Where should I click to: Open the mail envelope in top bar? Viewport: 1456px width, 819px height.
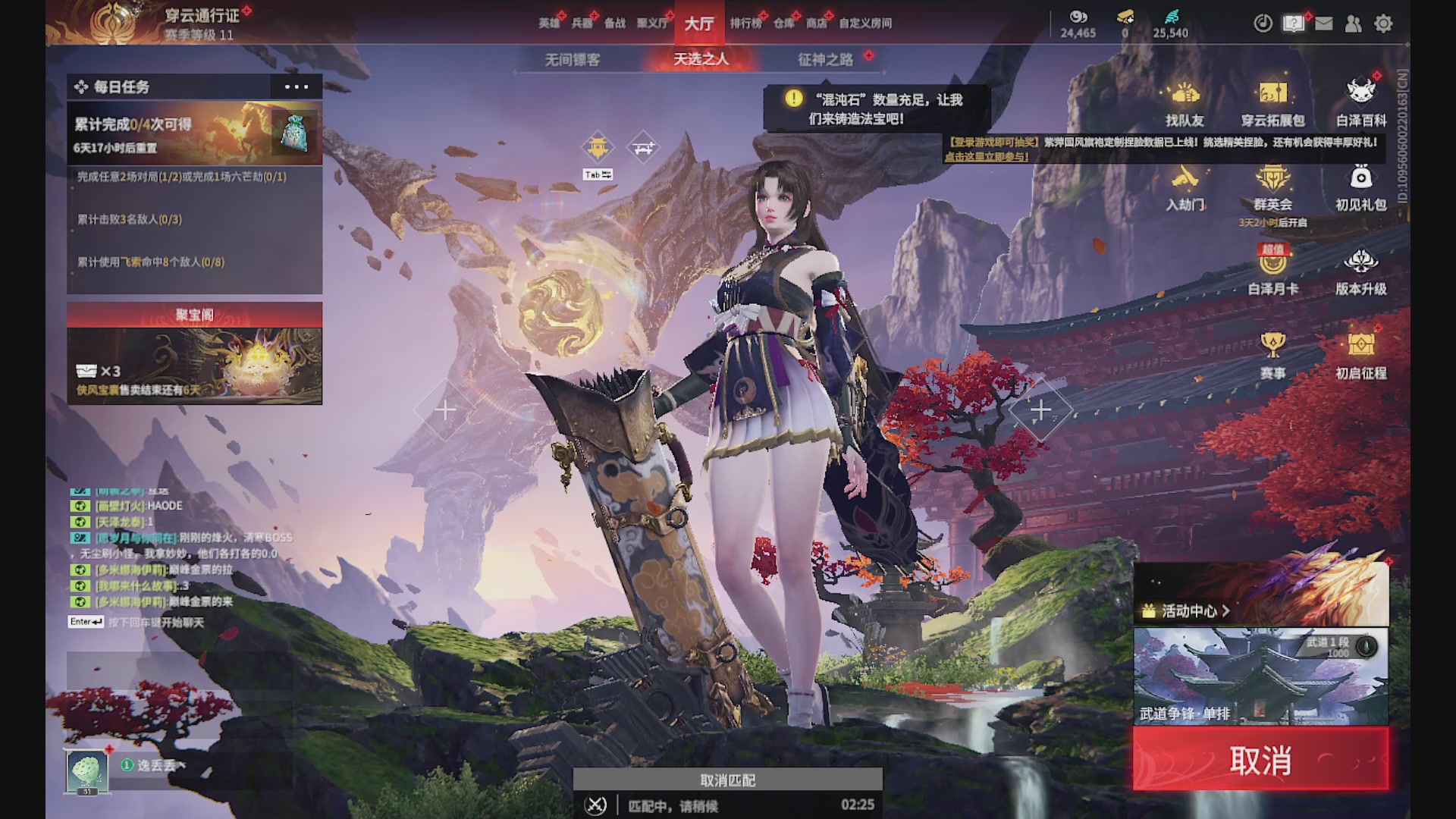[1324, 24]
